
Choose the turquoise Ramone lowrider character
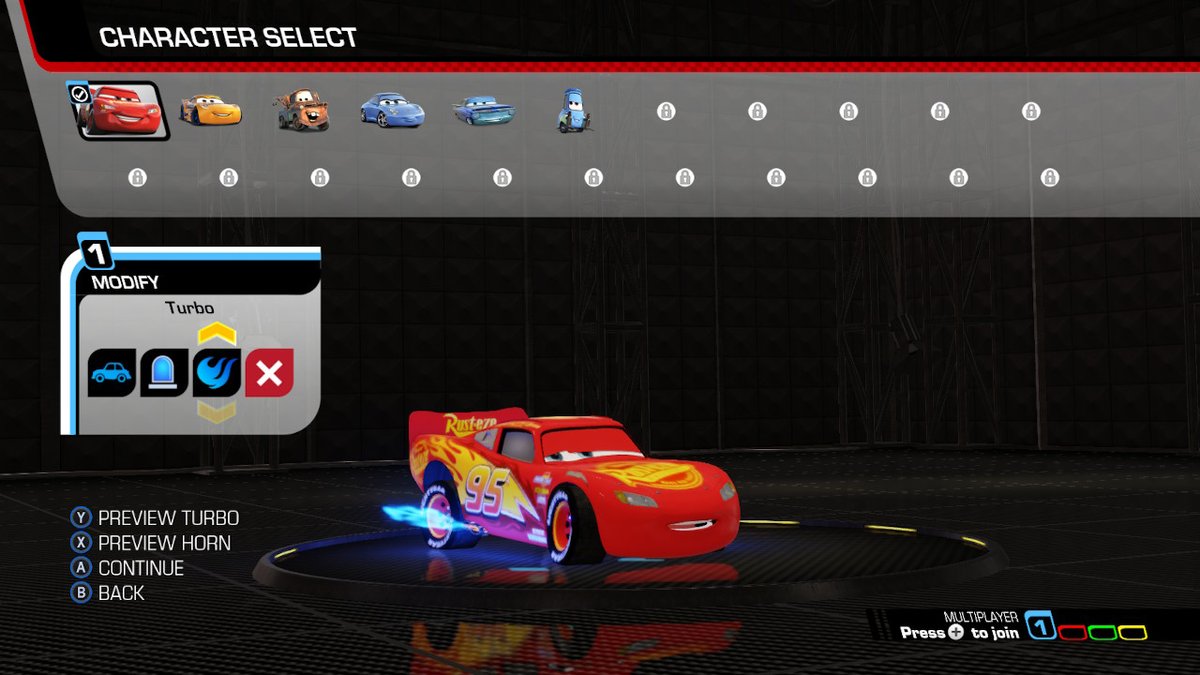[484, 111]
